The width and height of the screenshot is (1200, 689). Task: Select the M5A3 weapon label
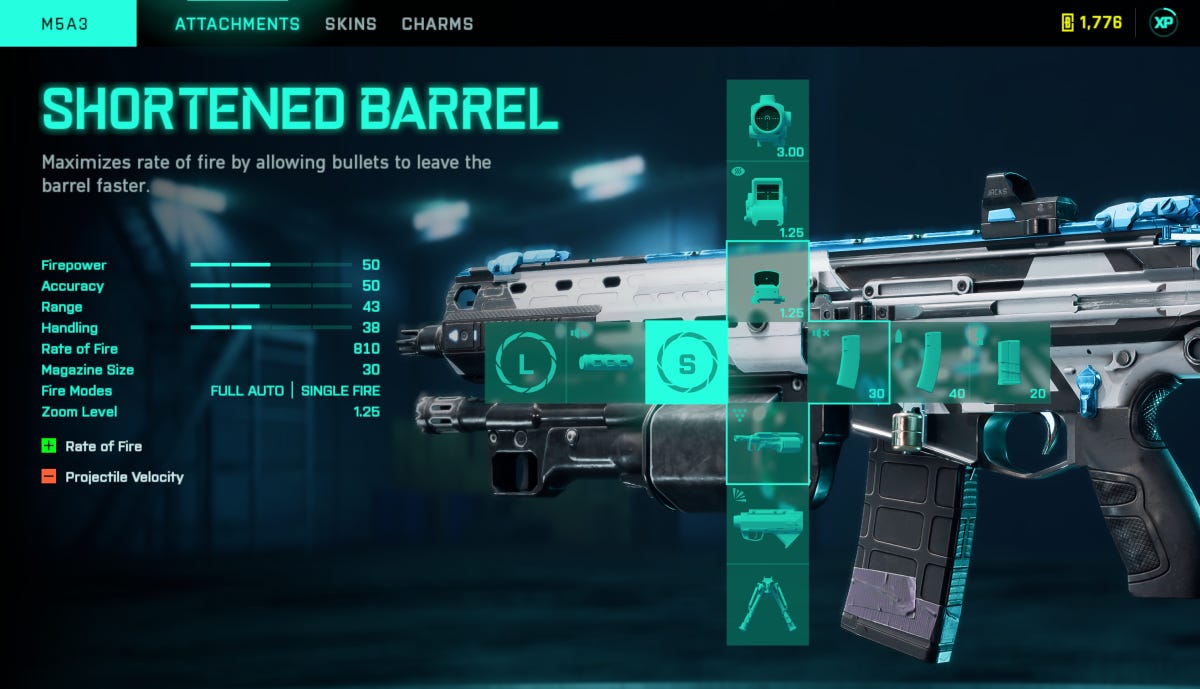coord(67,23)
